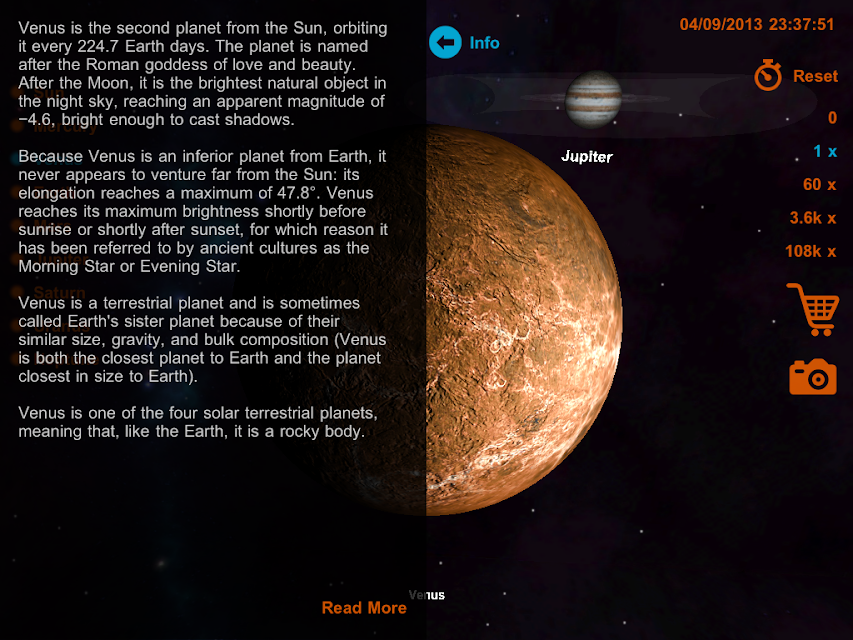The width and height of the screenshot is (853, 640).
Task: Switch to 3.6k x time speed
Action: 812,218
